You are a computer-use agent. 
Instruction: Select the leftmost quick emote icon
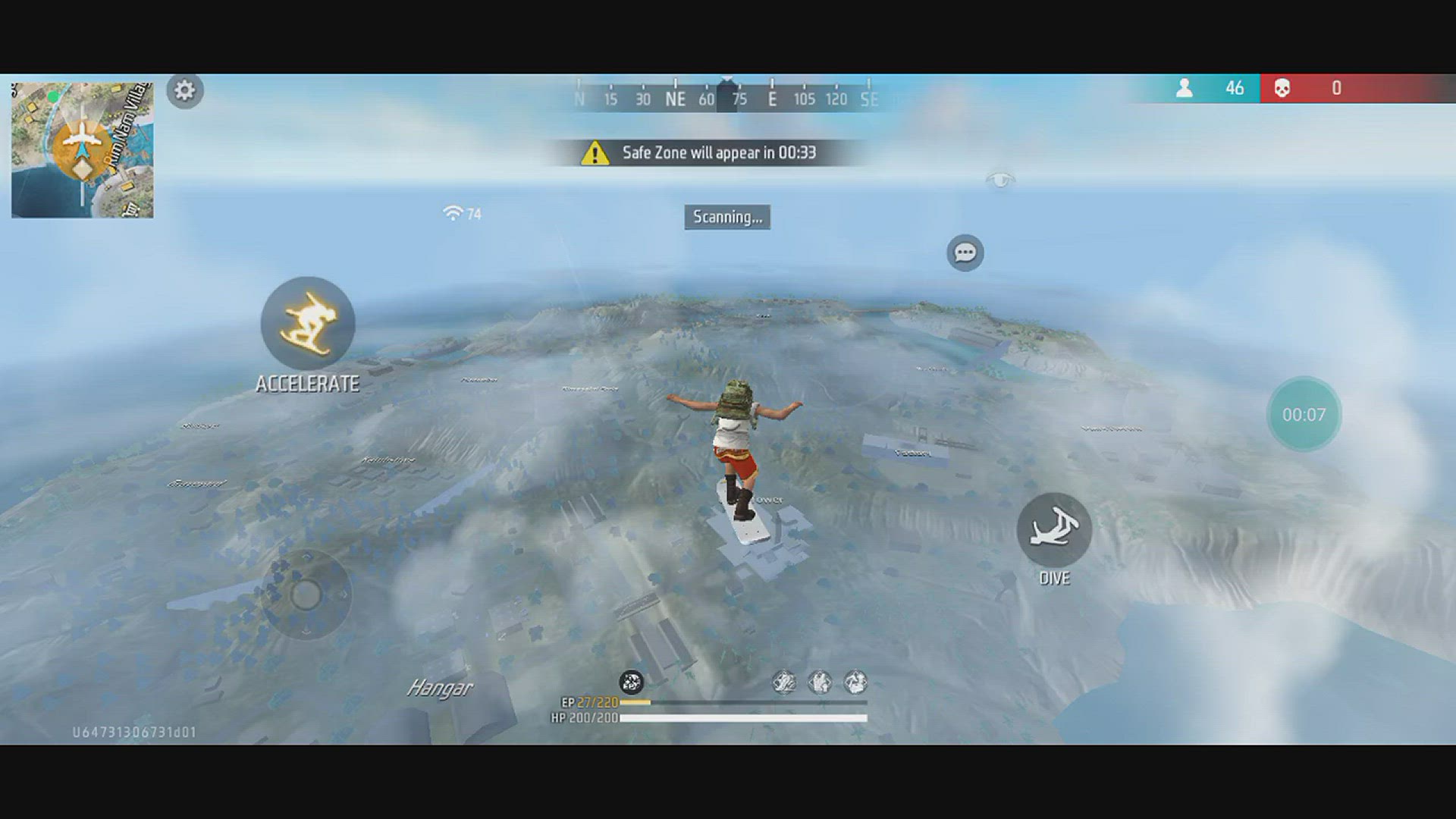[x=785, y=683]
